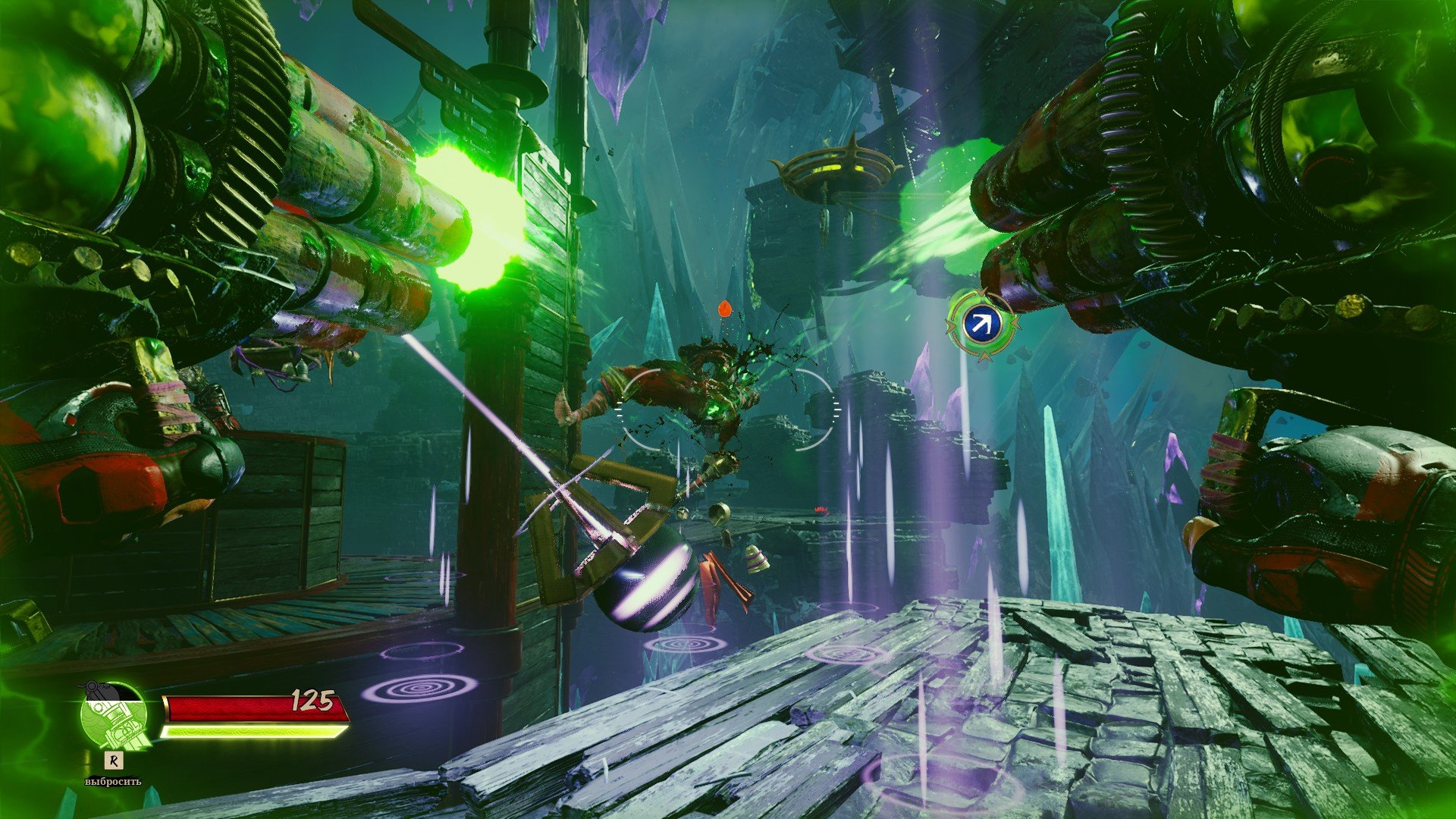Click the green gore weapon icon
The width and height of the screenshot is (1456, 819).
click(x=114, y=717)
